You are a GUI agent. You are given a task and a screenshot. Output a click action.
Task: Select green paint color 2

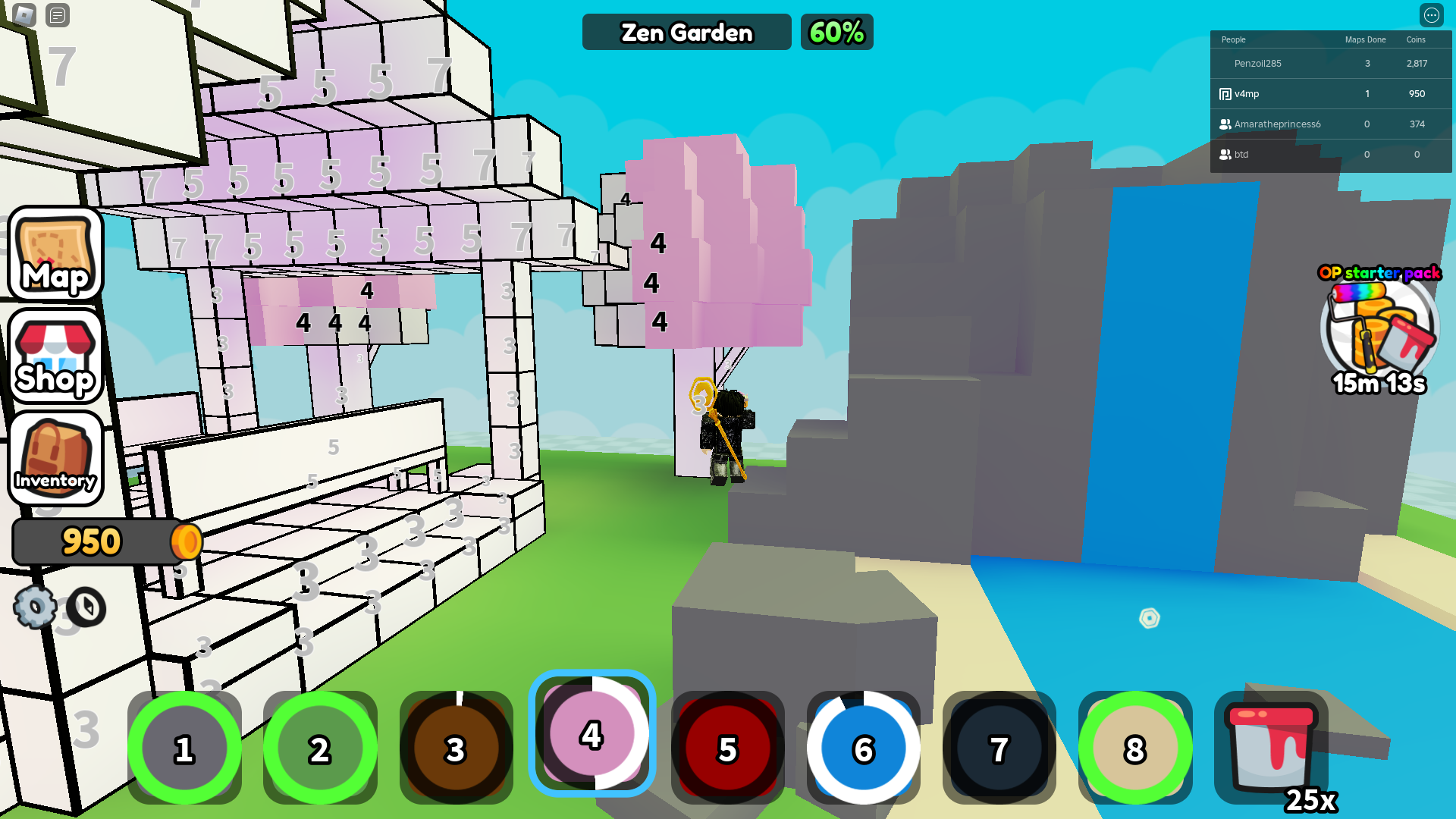click(x=320, y=748)
